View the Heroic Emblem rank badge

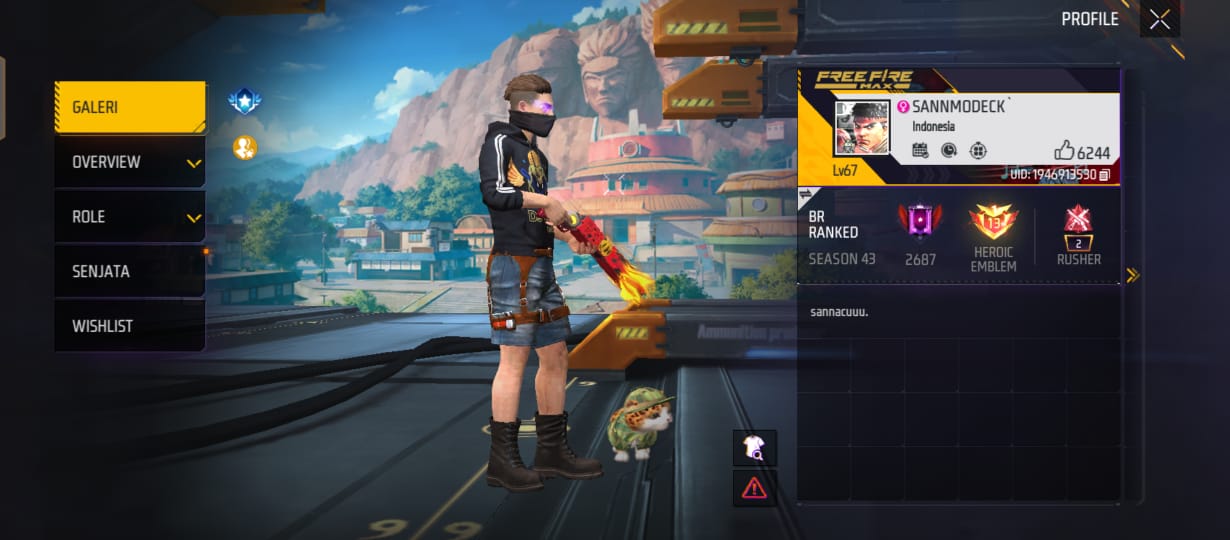pyautogui.click(x=993, y=222)
